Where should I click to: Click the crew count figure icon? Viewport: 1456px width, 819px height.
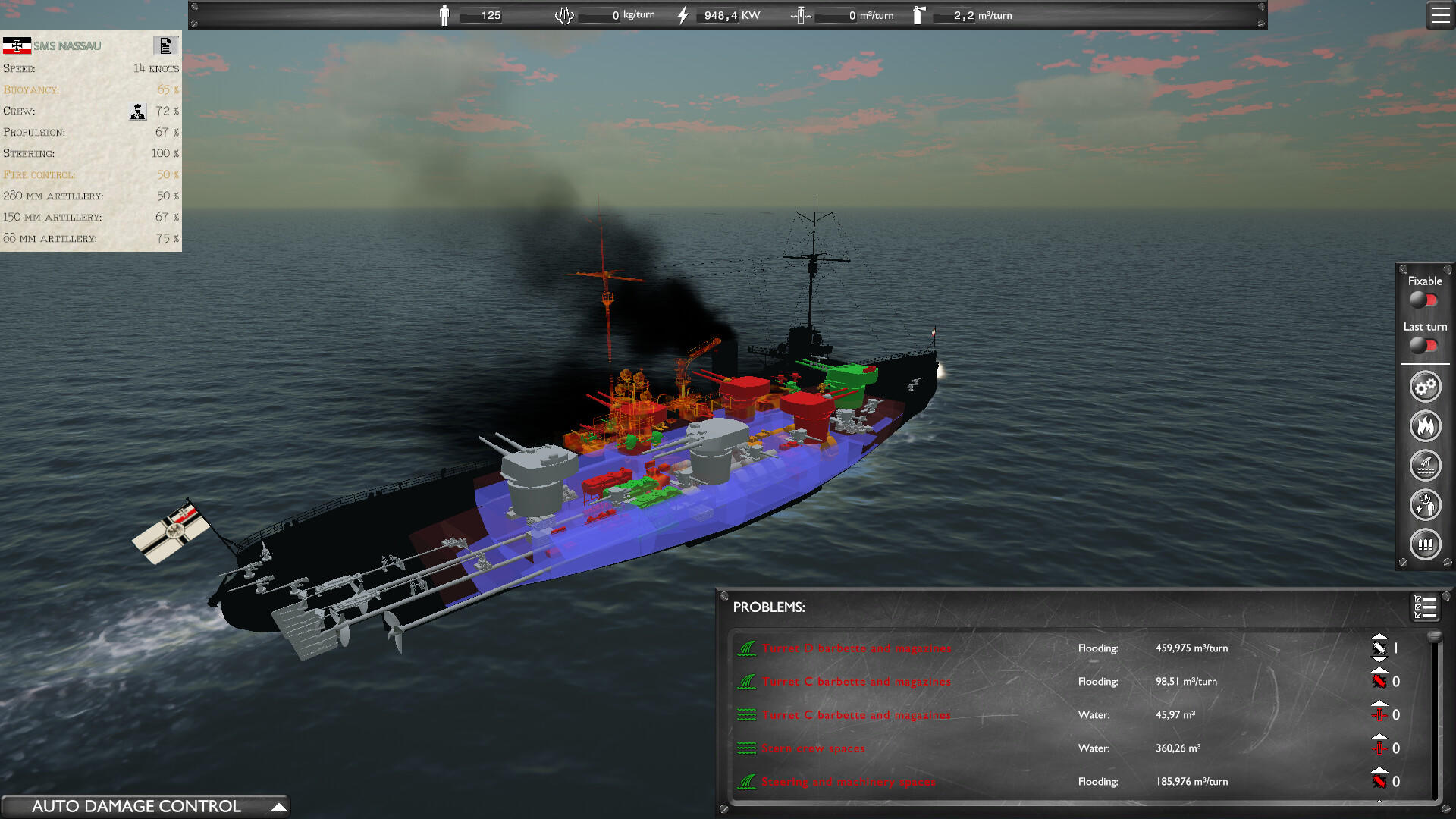click(x=444, y=14)
